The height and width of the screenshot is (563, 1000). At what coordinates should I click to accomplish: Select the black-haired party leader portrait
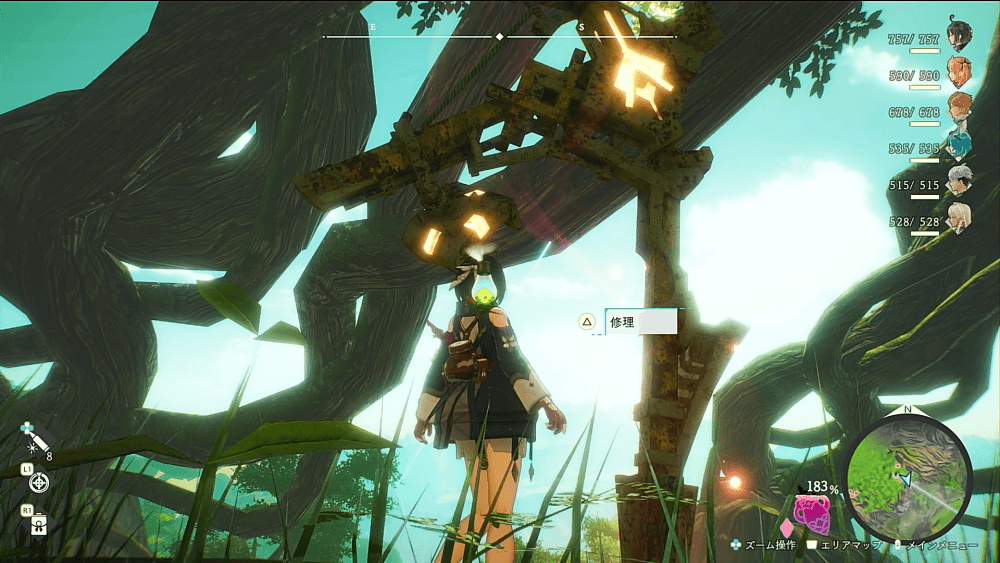958,36
